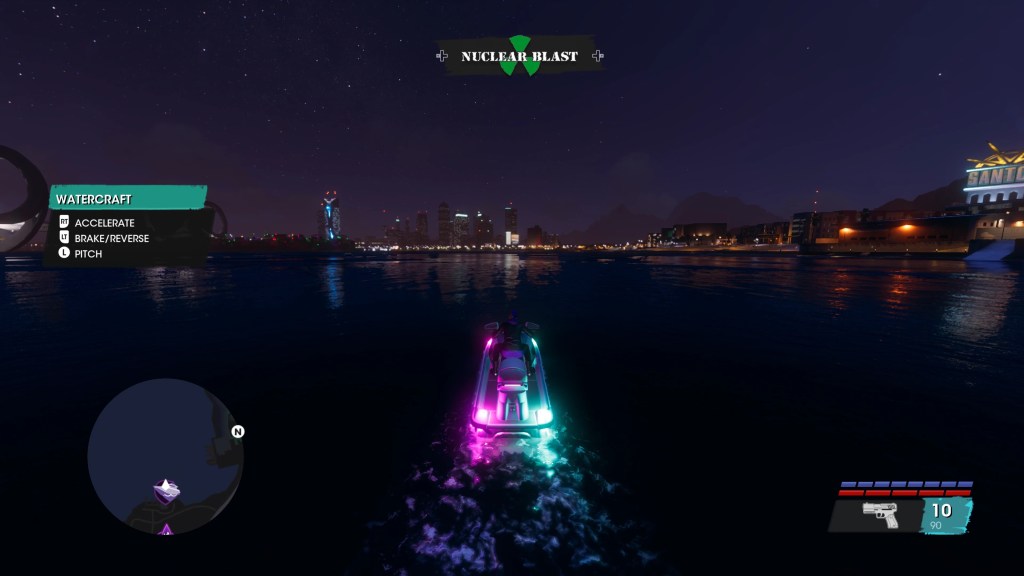Image resolution: width=1024 pixels, height=576 pixels.
Task: Select the pistol weapon icon
Action: point(880,514)
